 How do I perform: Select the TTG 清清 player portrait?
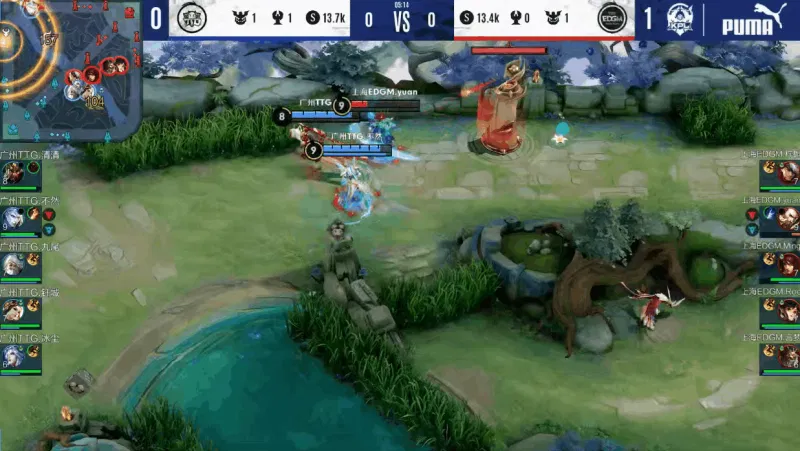point(14,173)
